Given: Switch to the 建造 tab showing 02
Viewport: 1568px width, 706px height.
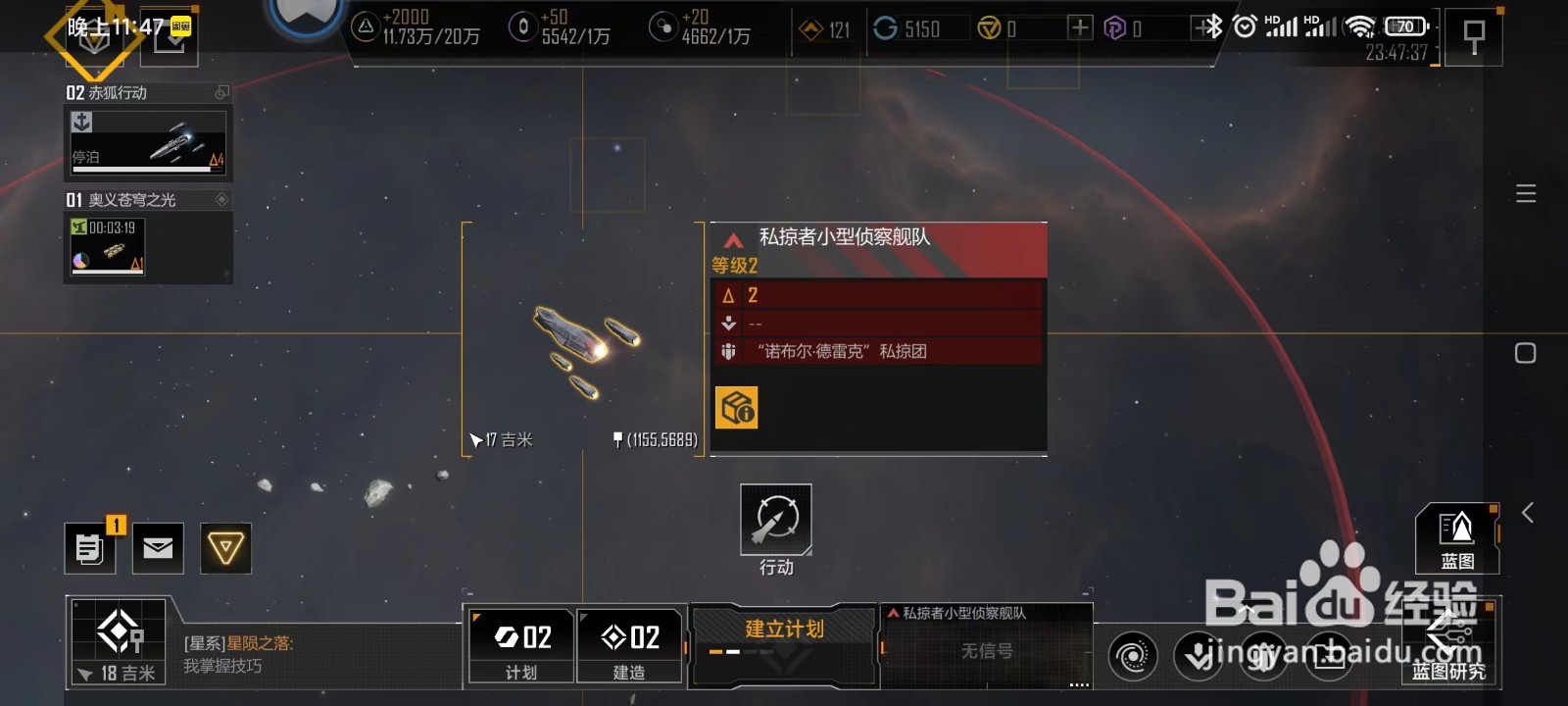Looking at the screenshot, I should coord(630,642).
